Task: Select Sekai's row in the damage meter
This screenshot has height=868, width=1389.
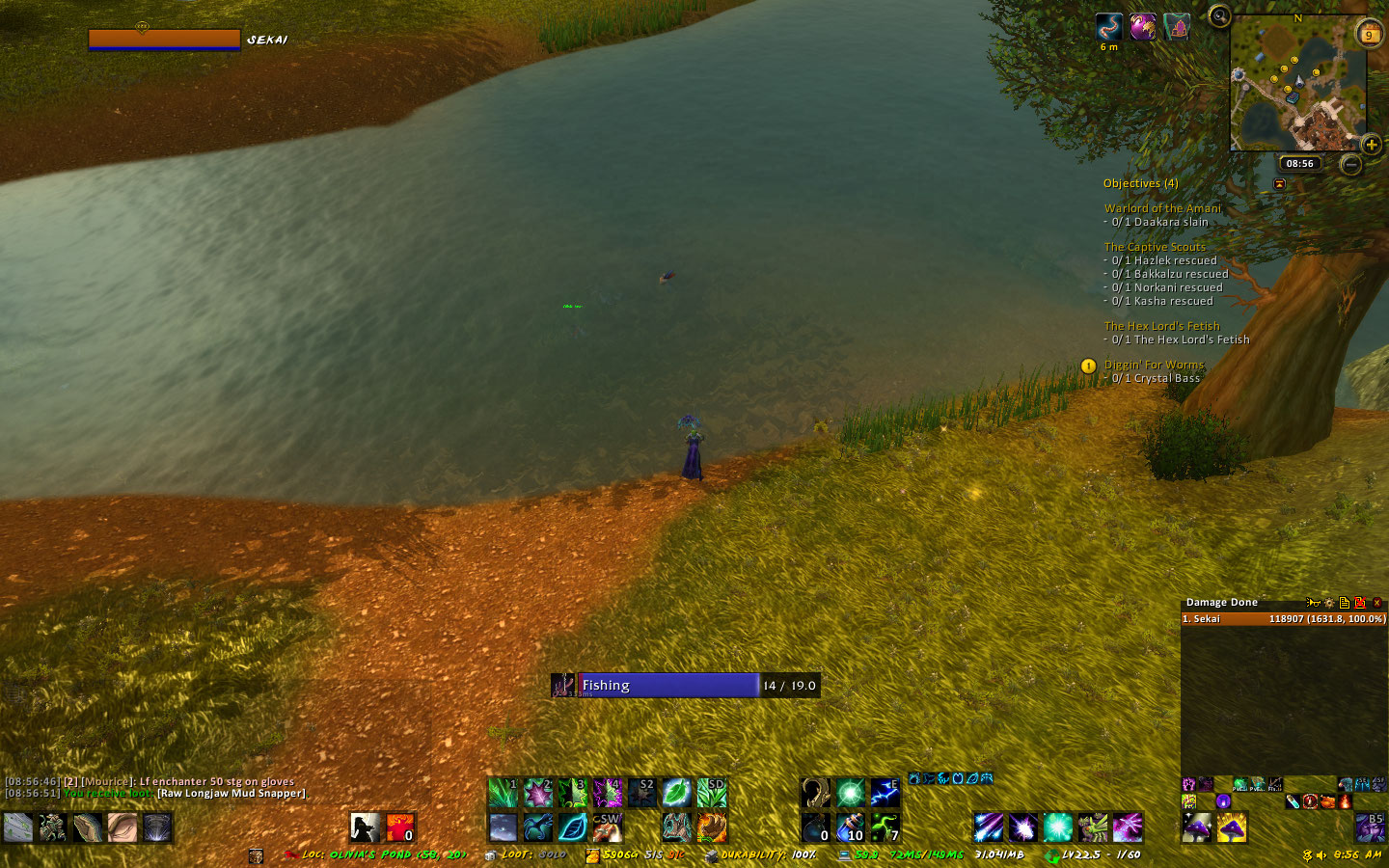Action: 1283,619
